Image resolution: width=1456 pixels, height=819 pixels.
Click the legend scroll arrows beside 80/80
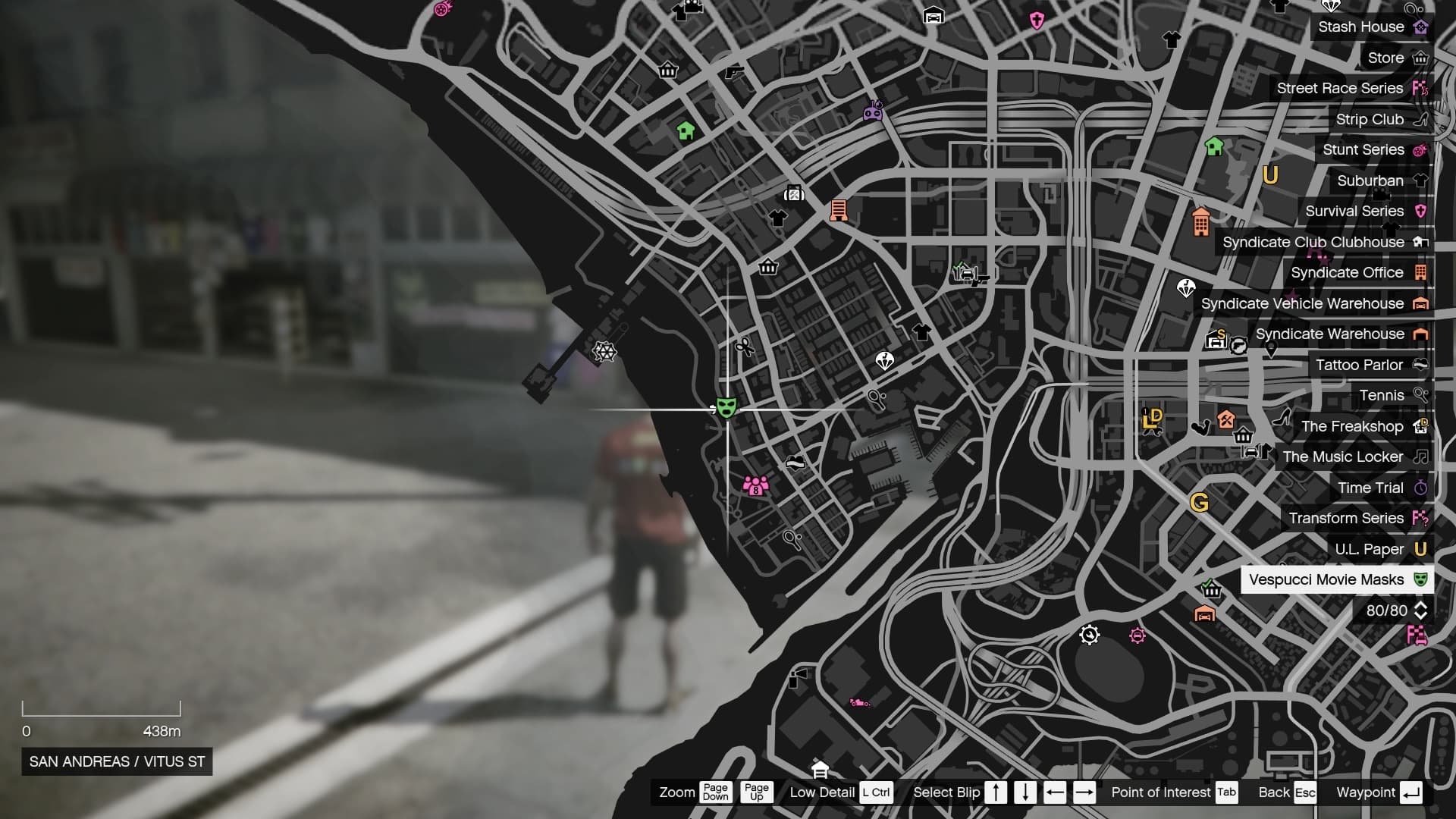coord(1420,610)
